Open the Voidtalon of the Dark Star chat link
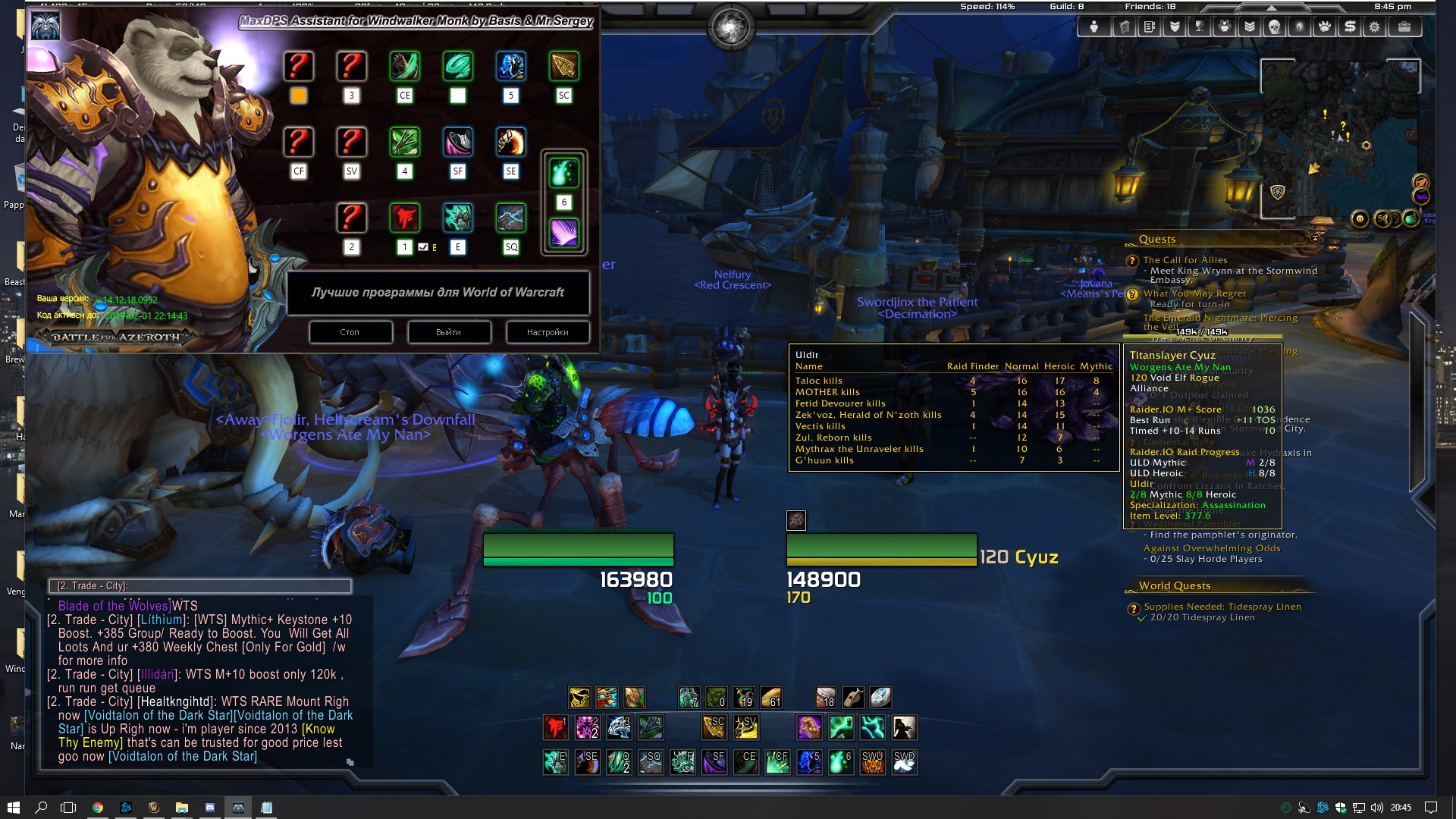This screenshot has width=1456, height=819. click(182, 756)
